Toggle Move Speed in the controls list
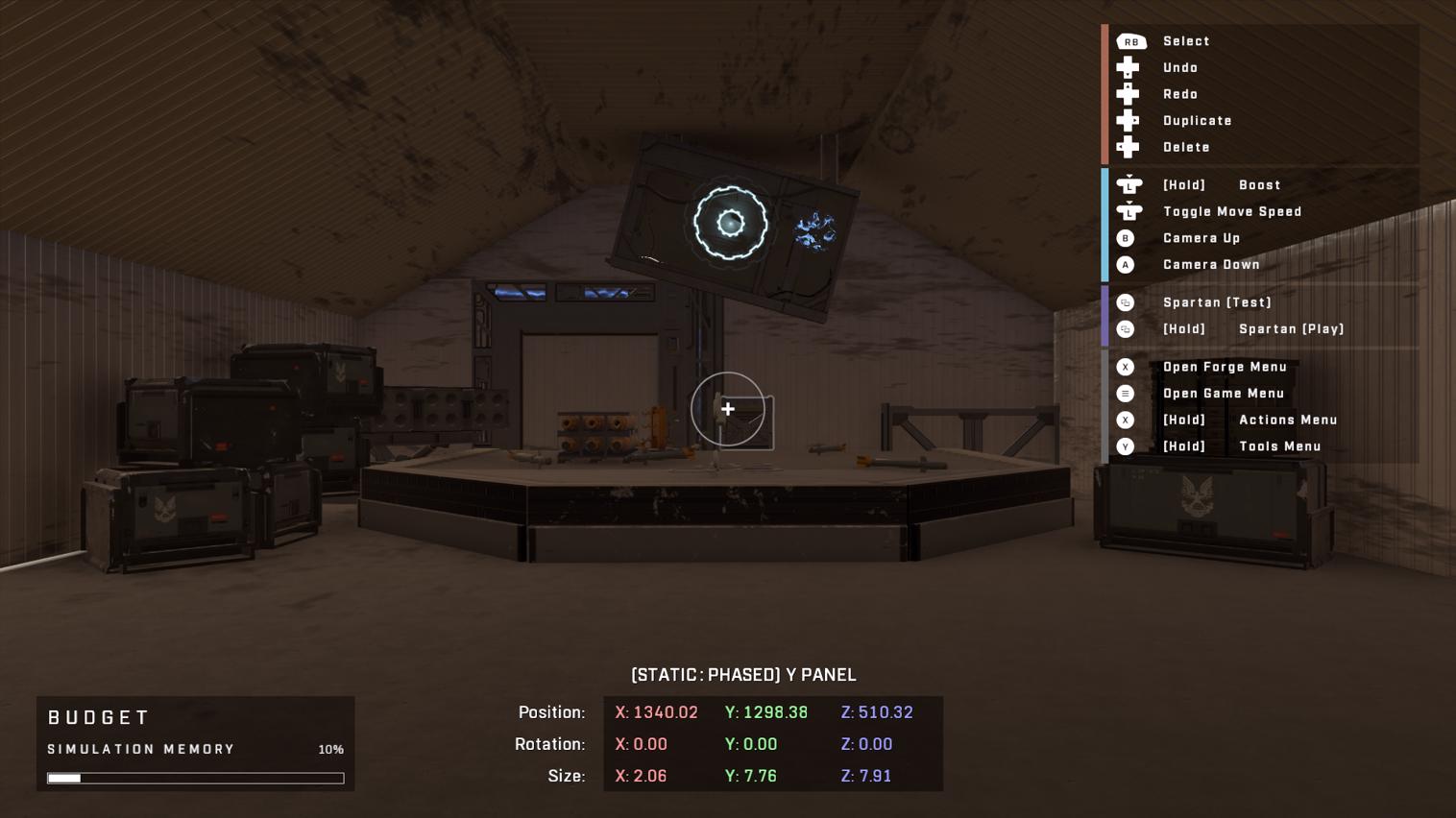The width and height of the screenshot is (1456, 818). tap(1232, 211)
